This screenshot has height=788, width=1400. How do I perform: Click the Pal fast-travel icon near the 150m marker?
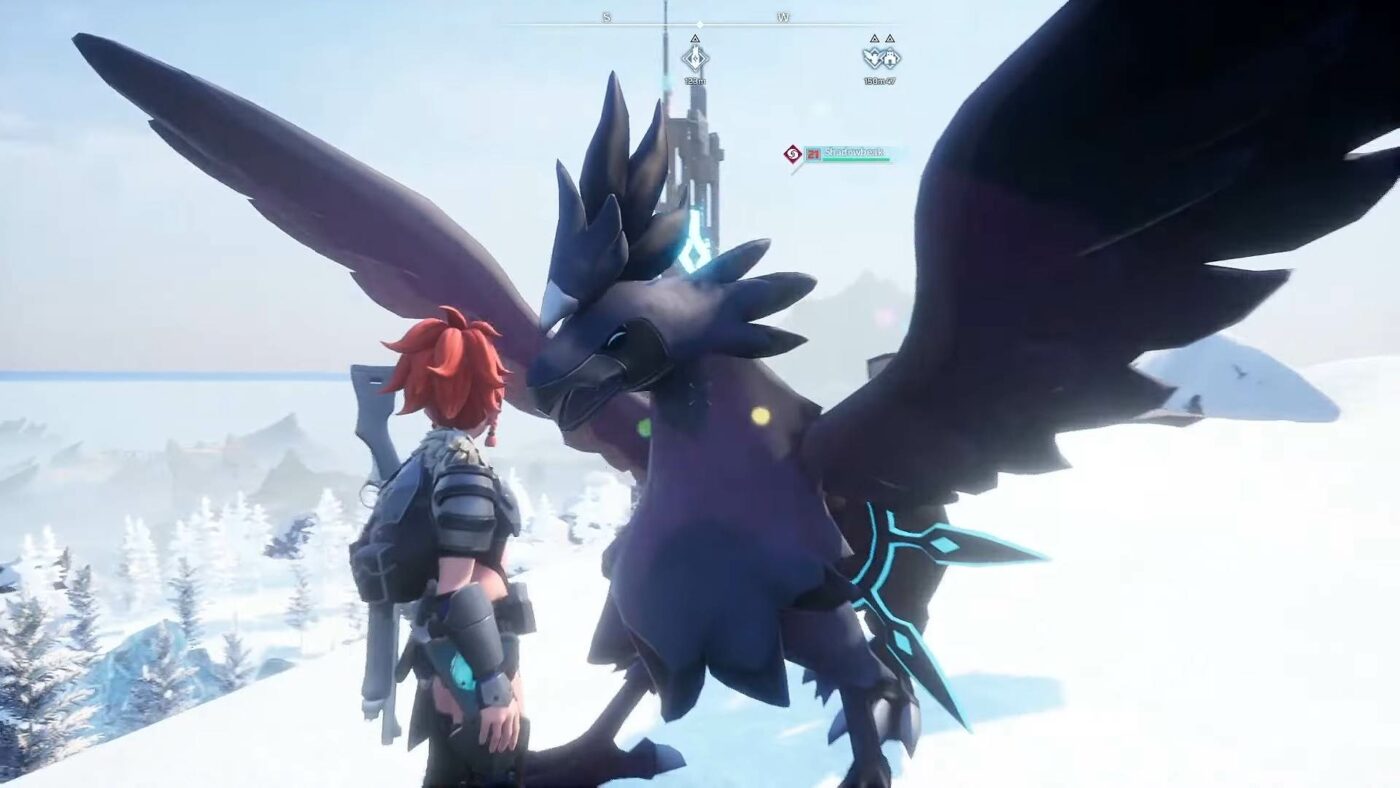(x=874, y=58)
